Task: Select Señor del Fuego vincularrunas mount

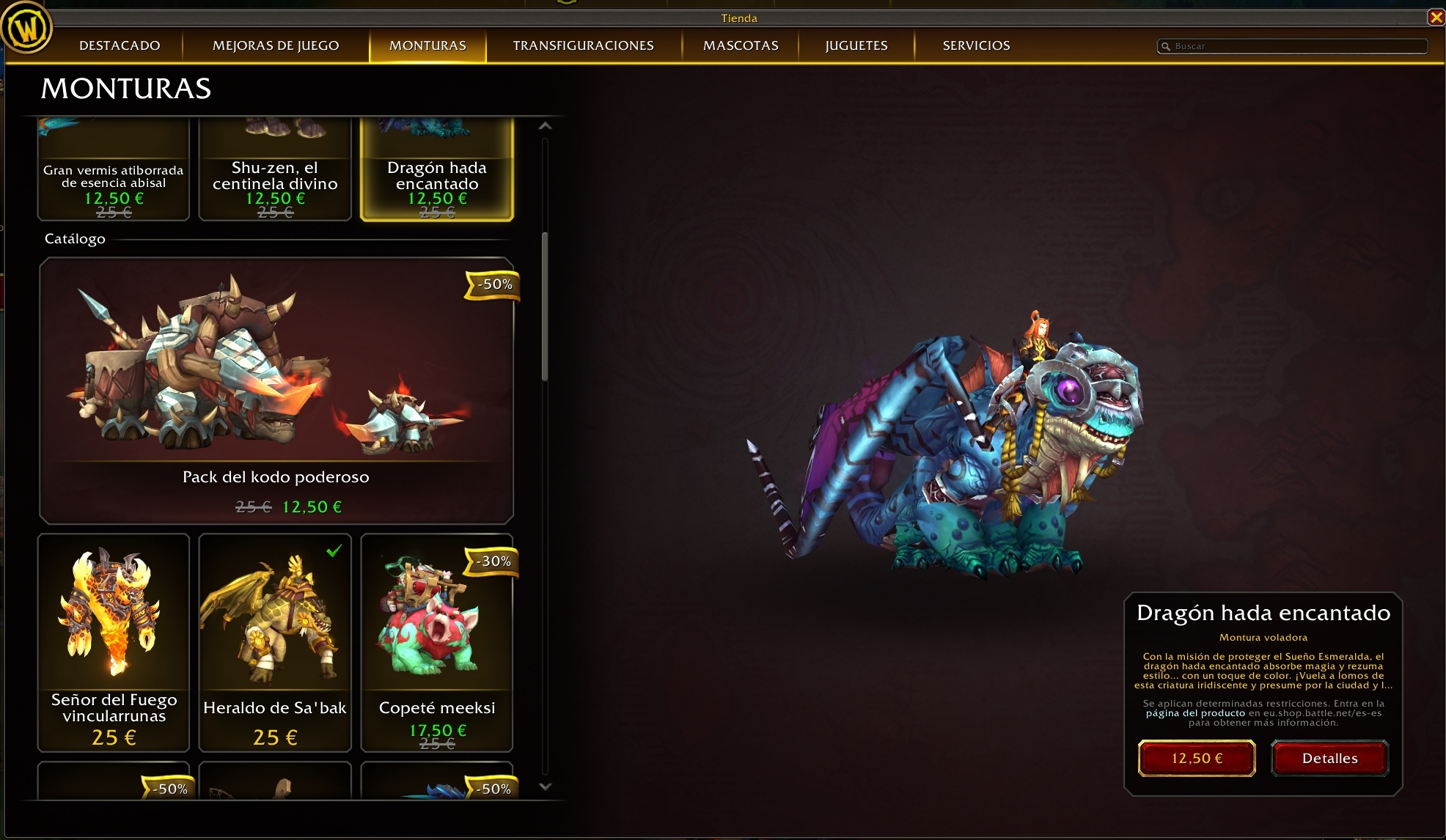Action: coord(114,641)
